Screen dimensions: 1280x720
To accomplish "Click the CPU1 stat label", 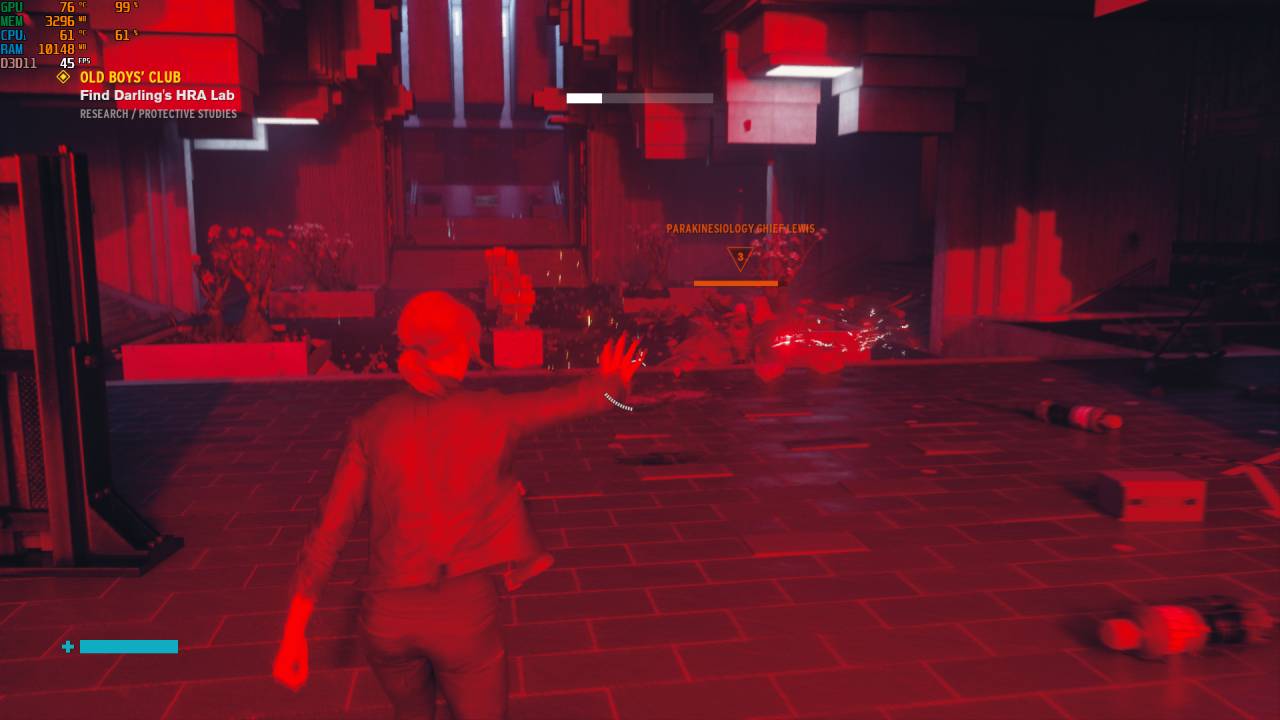I will click(12, 35).
